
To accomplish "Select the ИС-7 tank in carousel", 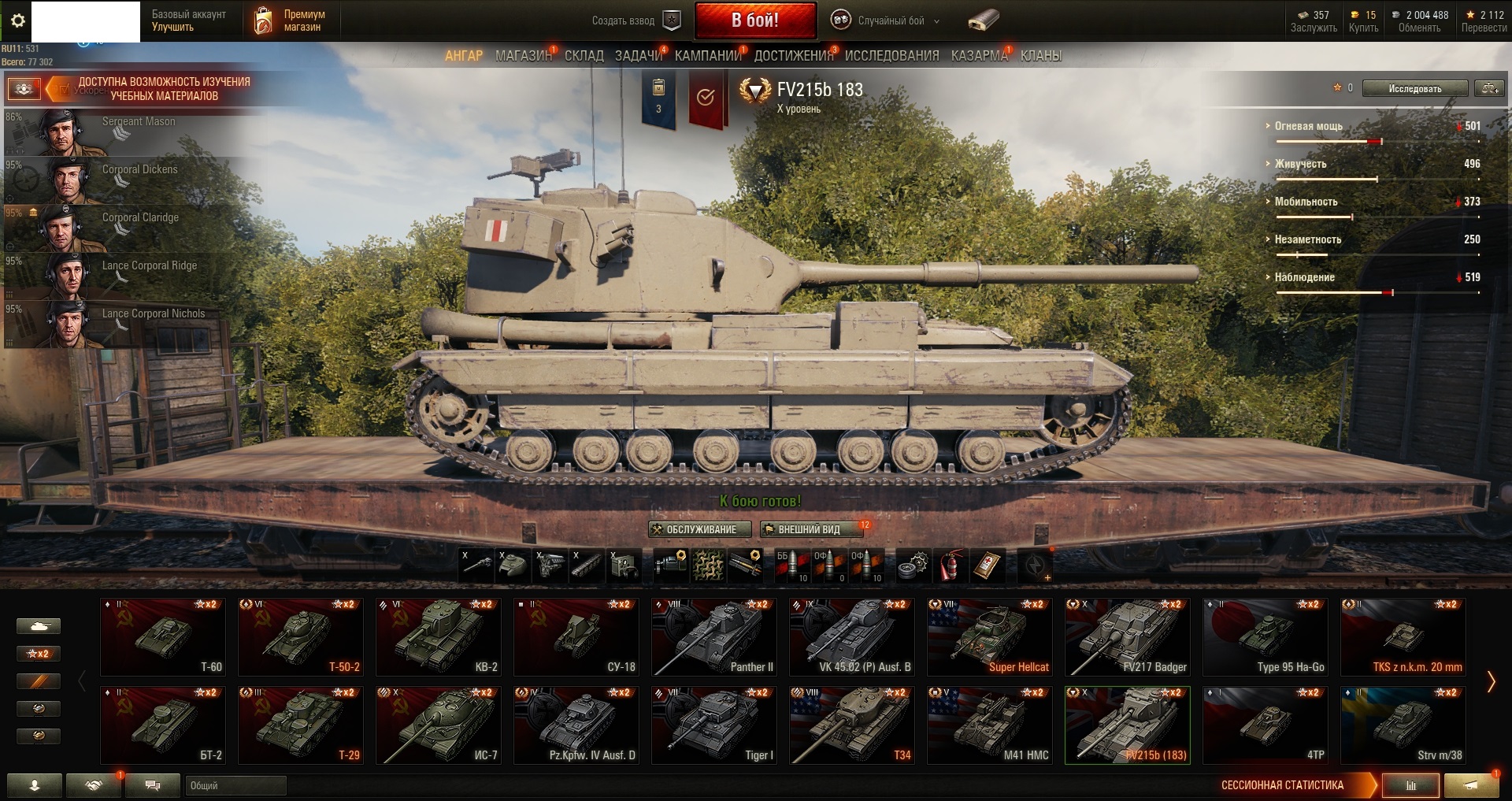I will tap(438, 725).
